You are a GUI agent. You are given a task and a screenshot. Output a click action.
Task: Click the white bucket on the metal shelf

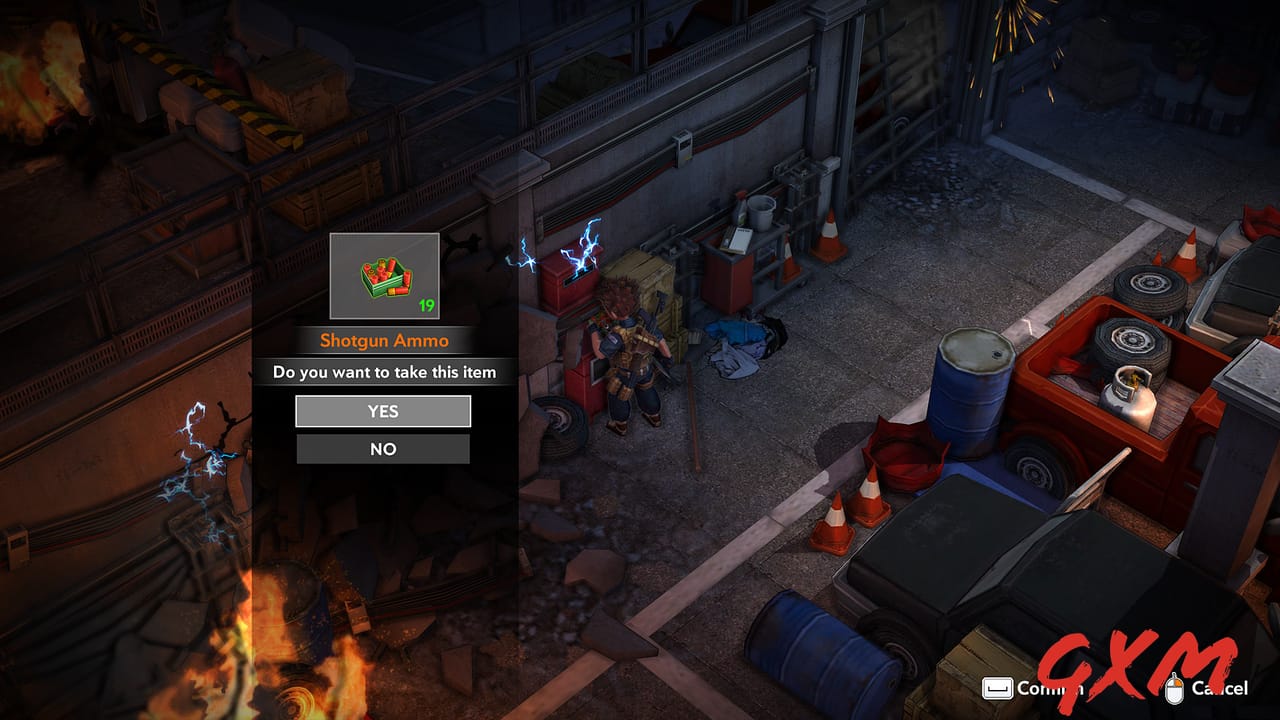pyautogui.click(x=760, y=212)
